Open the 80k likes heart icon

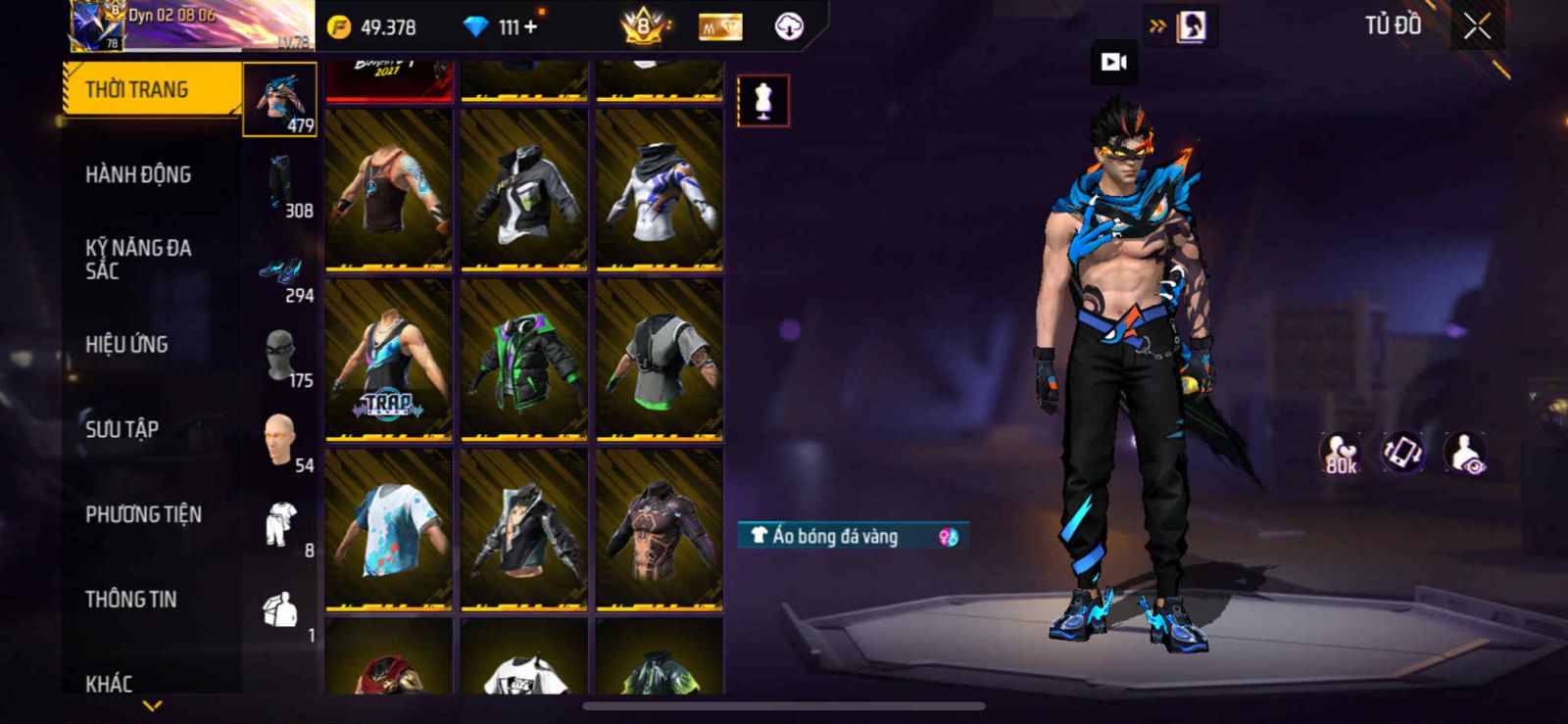pyautogui.click(x=1340, y=454)
